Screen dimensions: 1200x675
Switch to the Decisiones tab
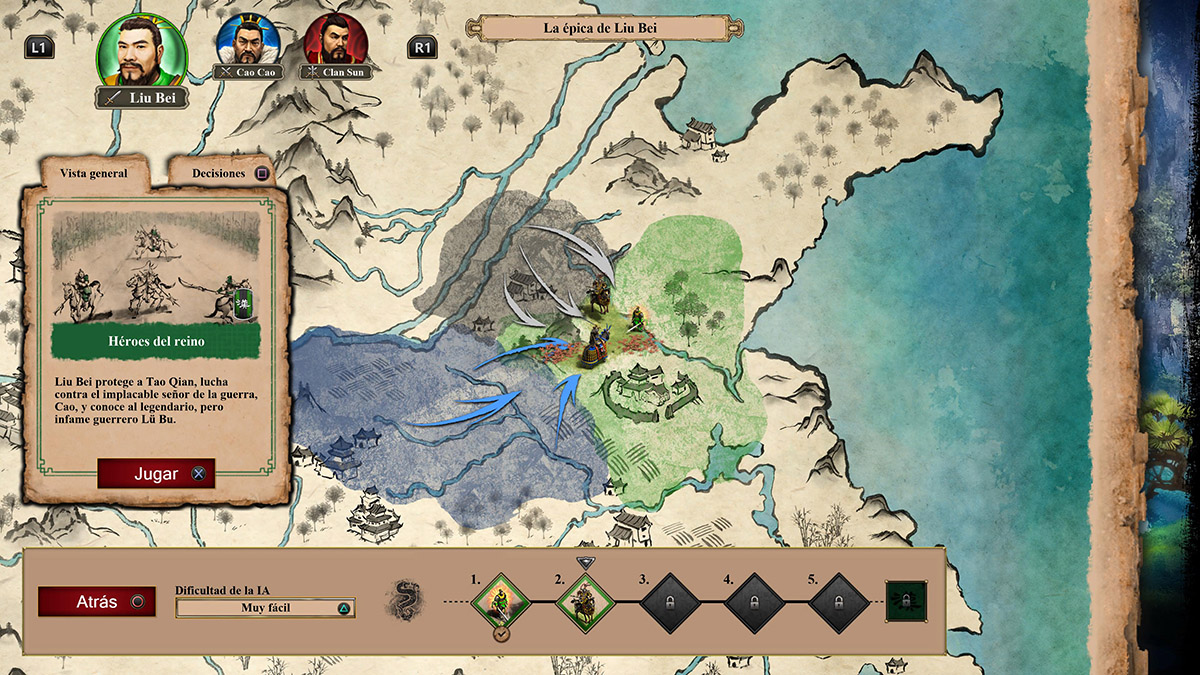click(x=220, y=173)
